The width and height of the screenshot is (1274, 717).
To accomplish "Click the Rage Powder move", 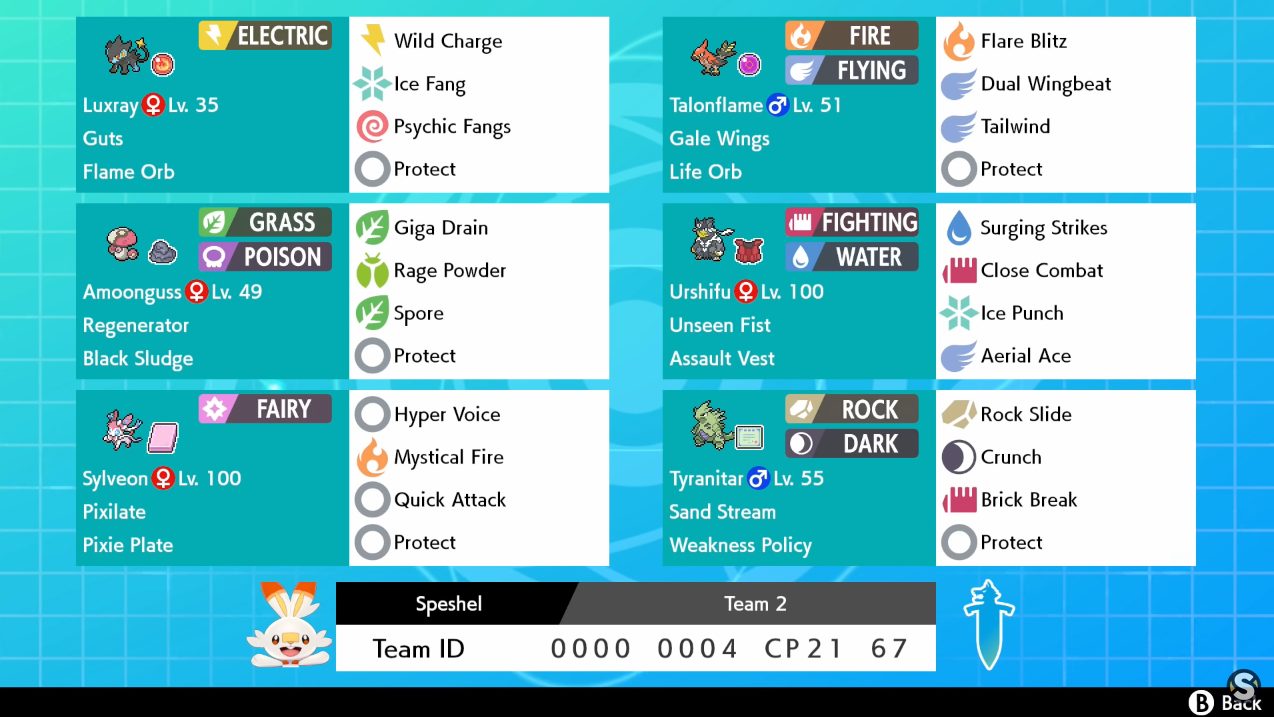I will coord(449,271).
